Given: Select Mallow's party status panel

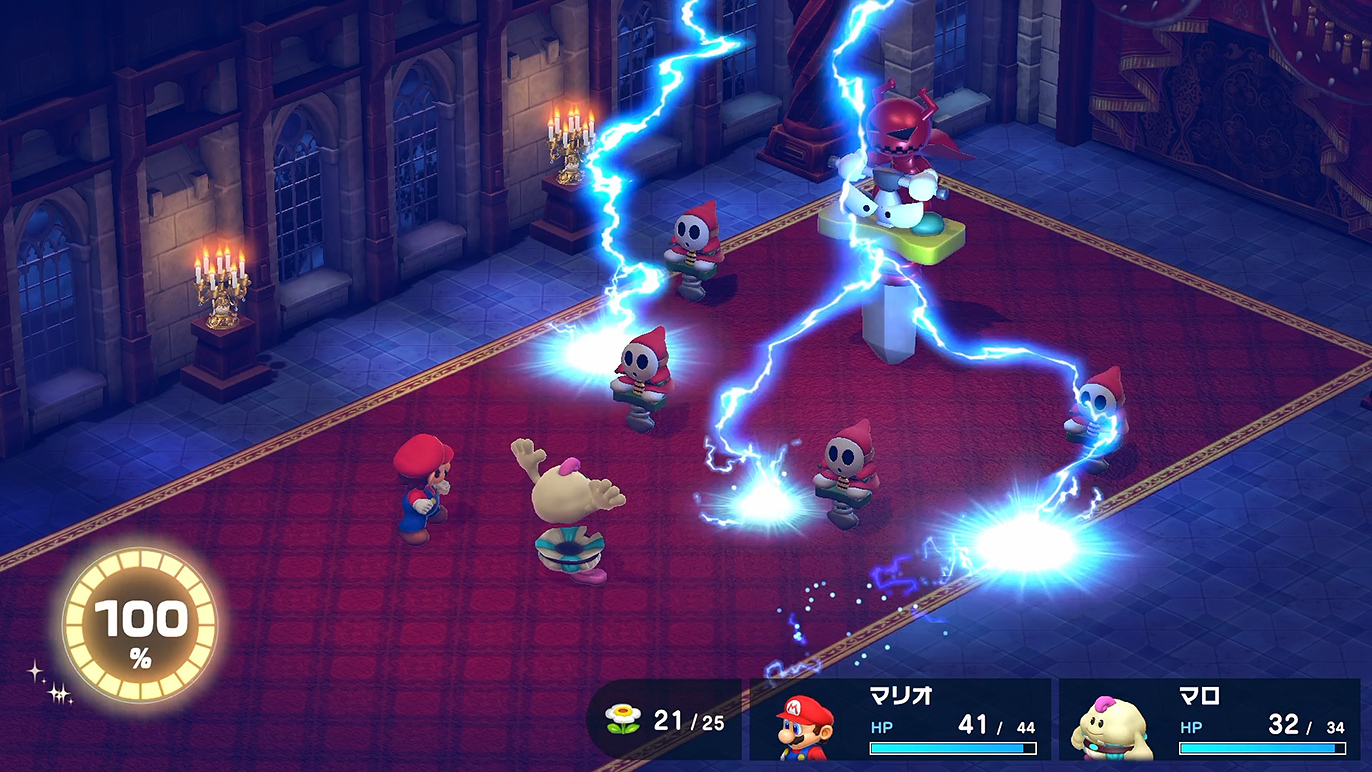Looking at the screenshot, I should click(x=1210, y=720).
